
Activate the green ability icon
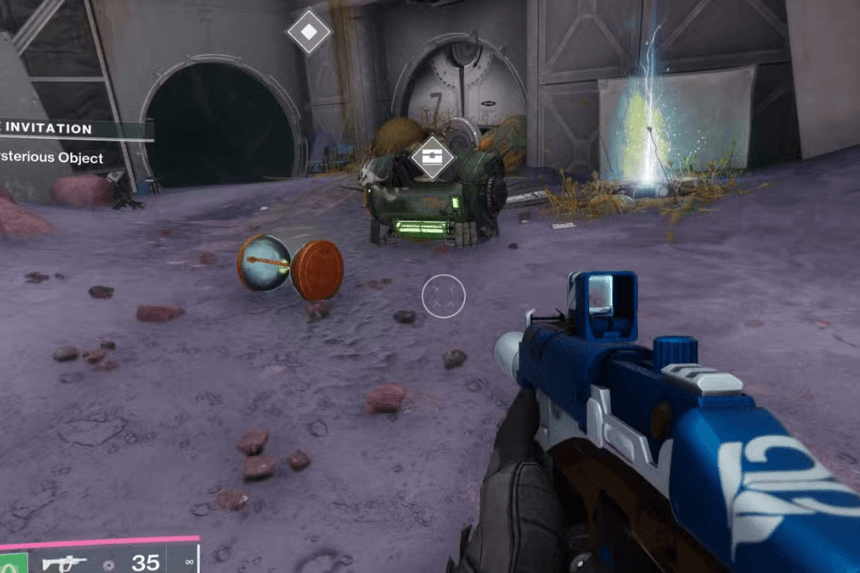pyautogui.click(x=12, y=562)
